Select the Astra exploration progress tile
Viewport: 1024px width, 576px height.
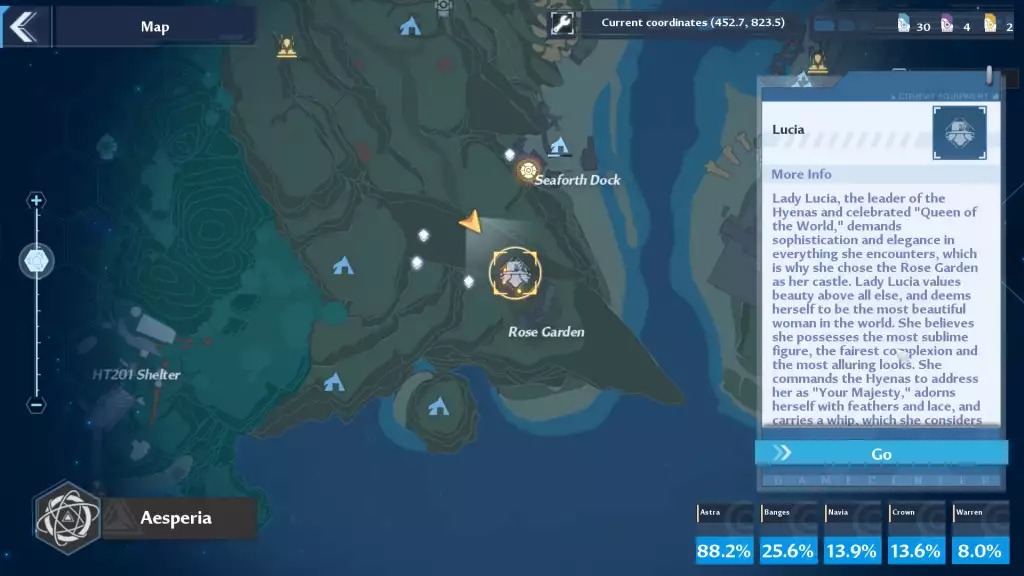point(725,535)
